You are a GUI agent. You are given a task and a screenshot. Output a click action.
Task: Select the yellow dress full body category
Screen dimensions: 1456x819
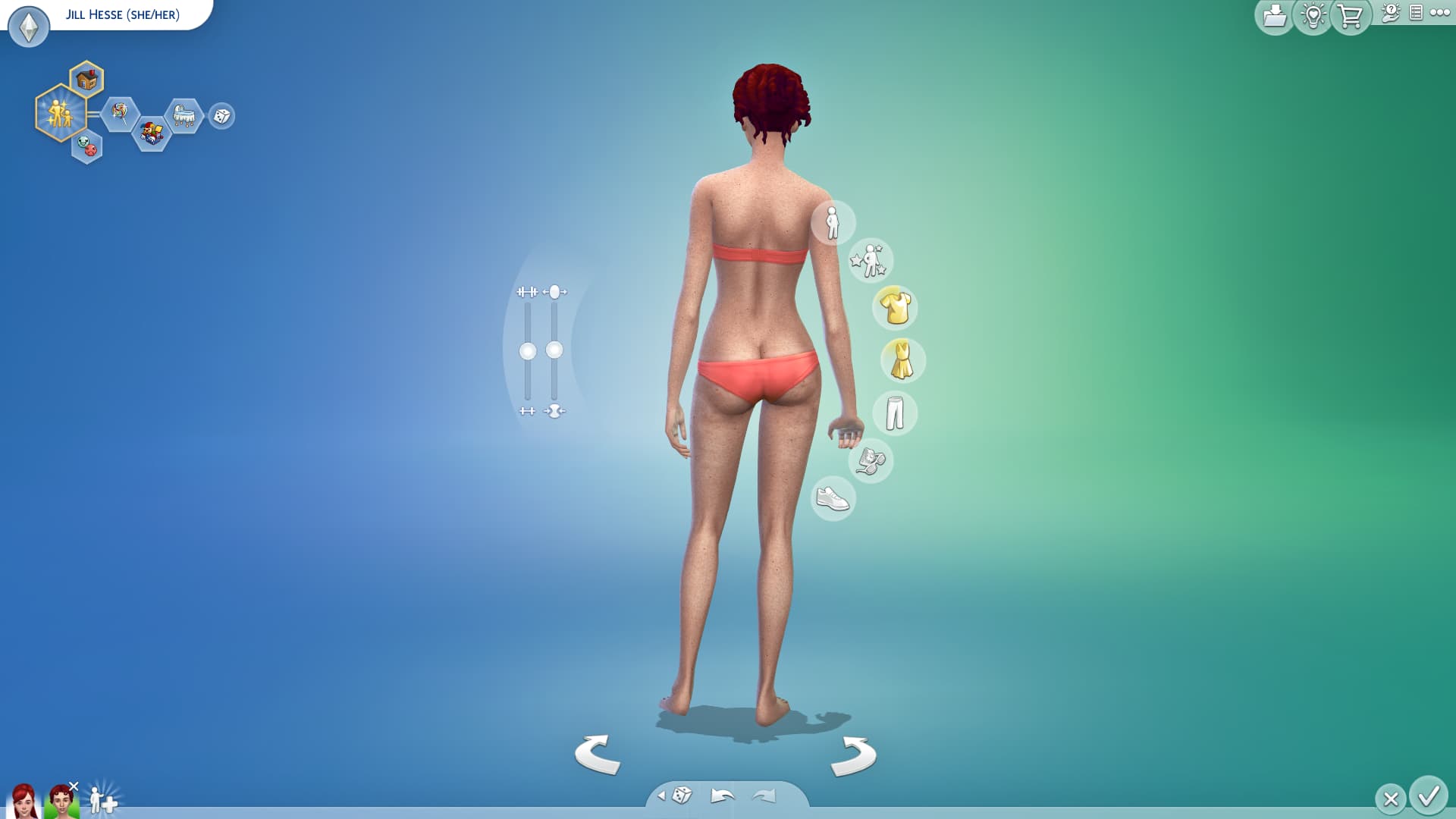tap(902, 360)
